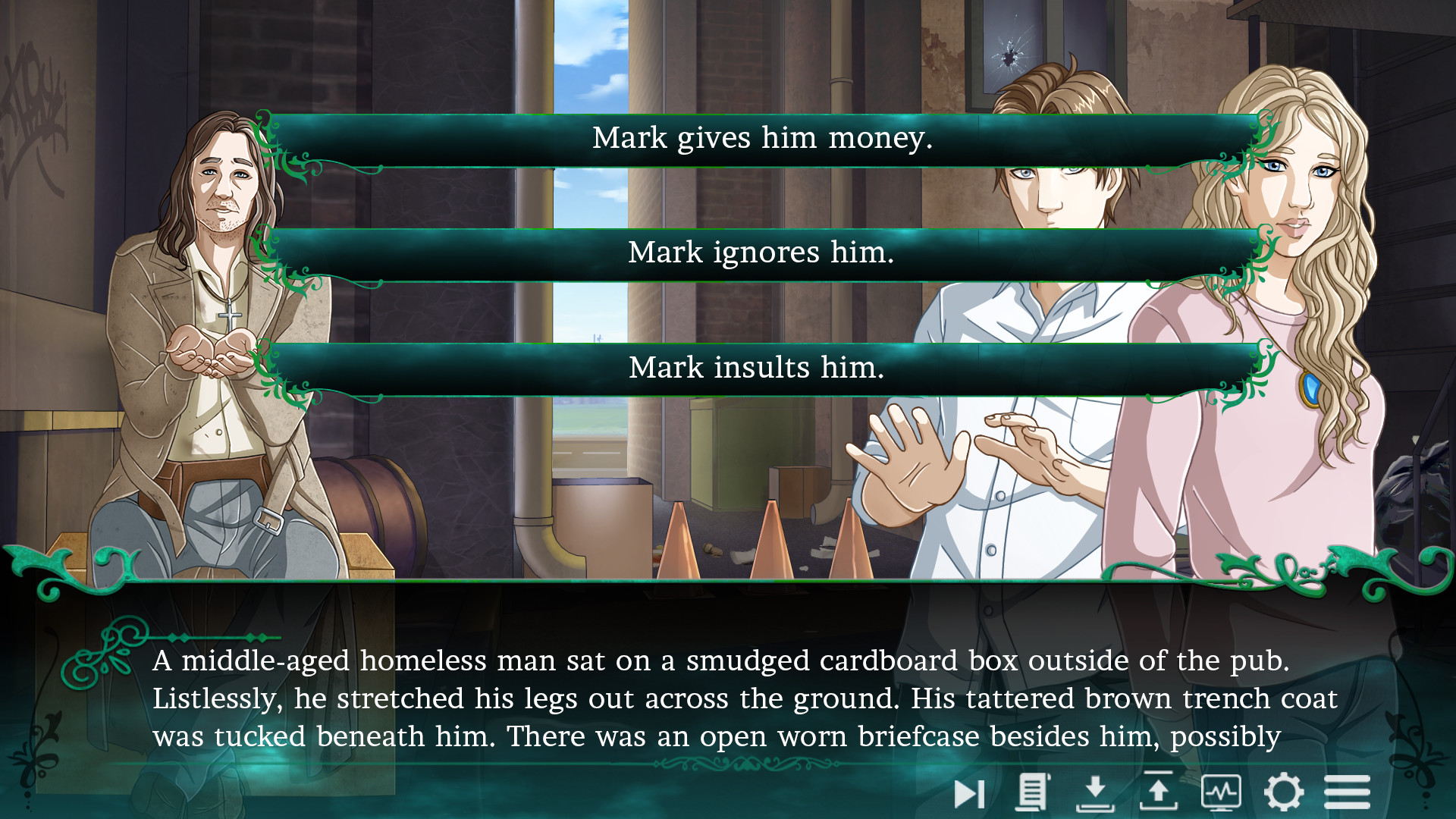The width and height of the screenshot is (1456, 819).
Task: Select the "Mark ignores him." option
Action: (x=762, y=254)
